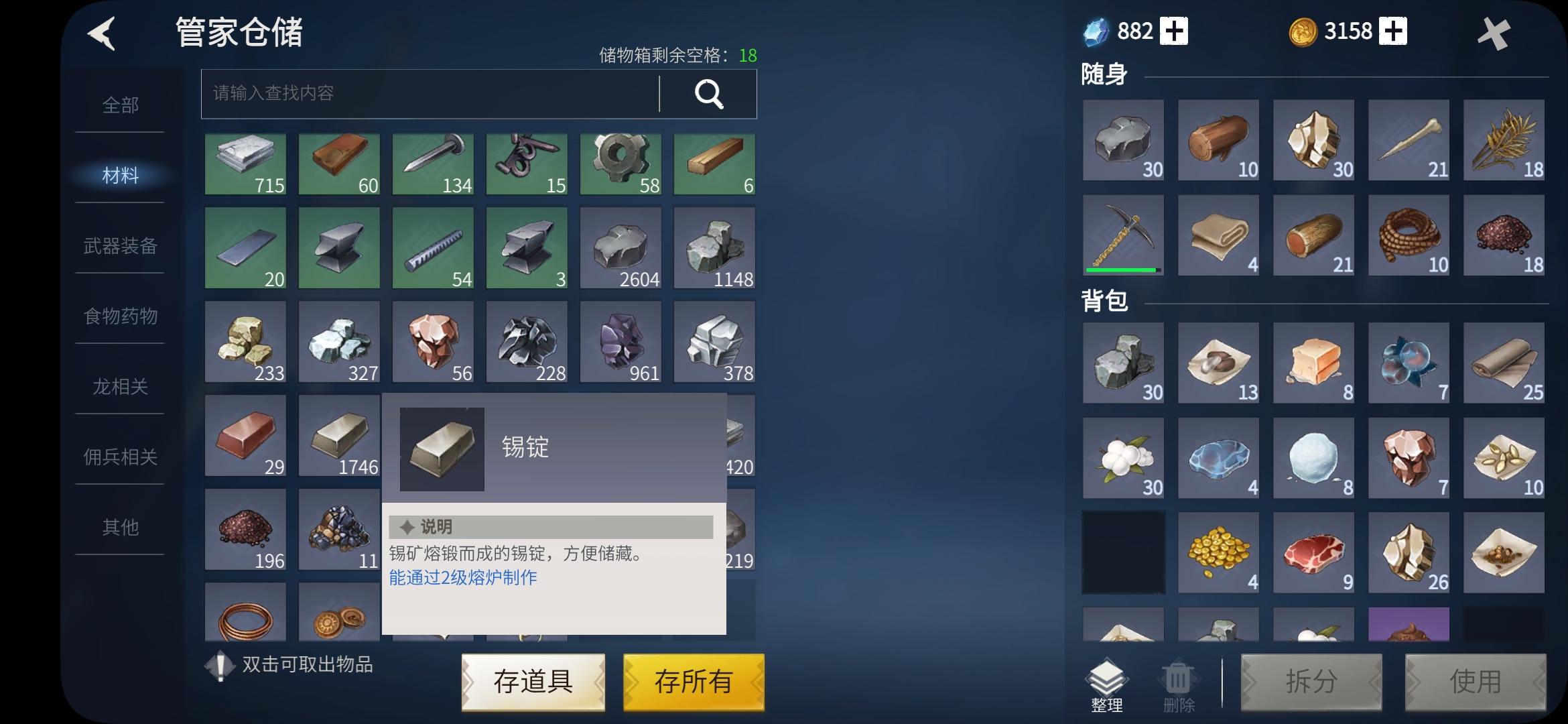This screenshot has height=724, width=1568.
Task: Select the anvil item in the warehouse grid
Action: [x=338, y=248]
